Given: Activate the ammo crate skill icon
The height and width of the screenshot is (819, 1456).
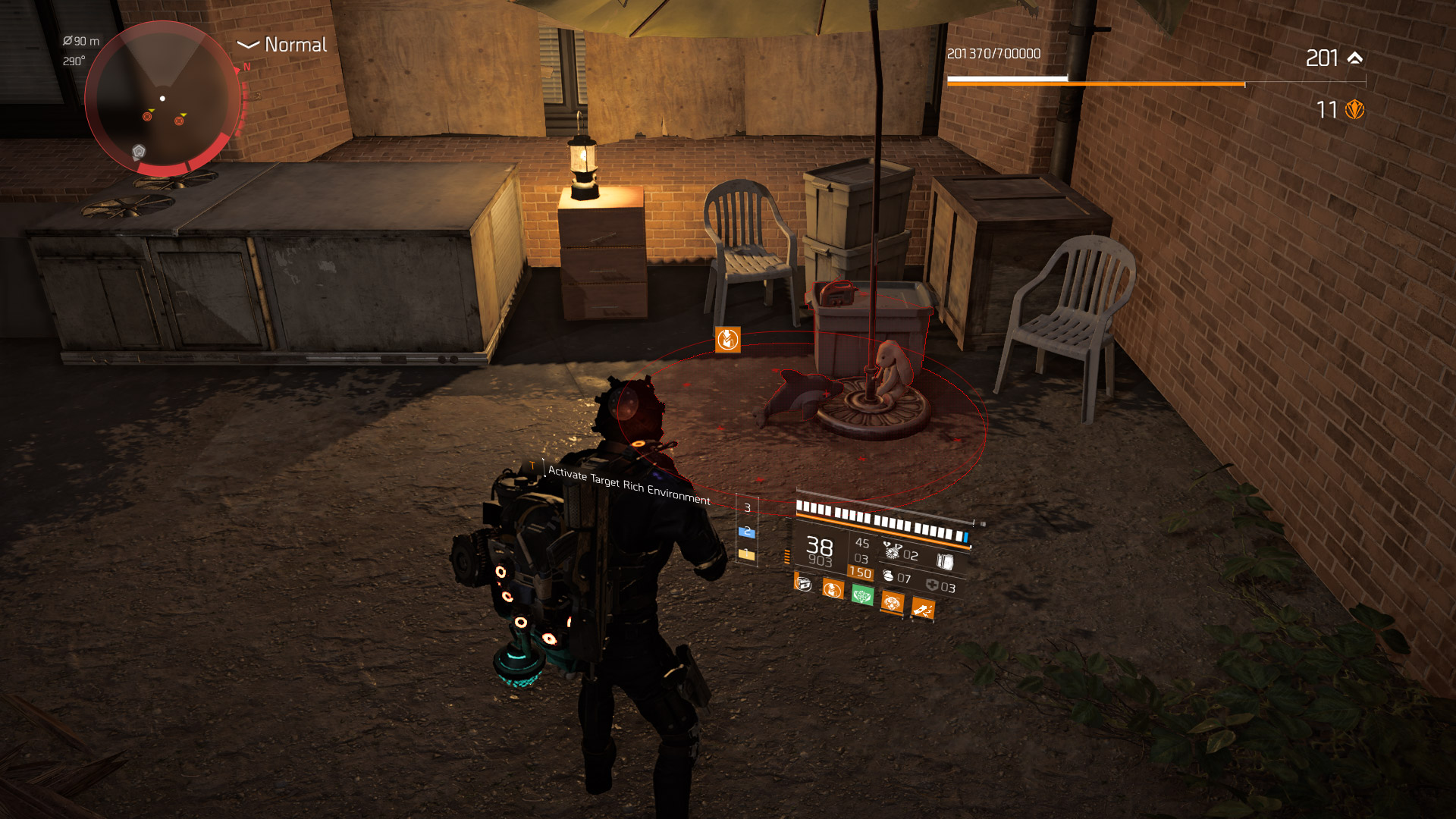Looking at the screenshot, I should [x=803, y=584].
